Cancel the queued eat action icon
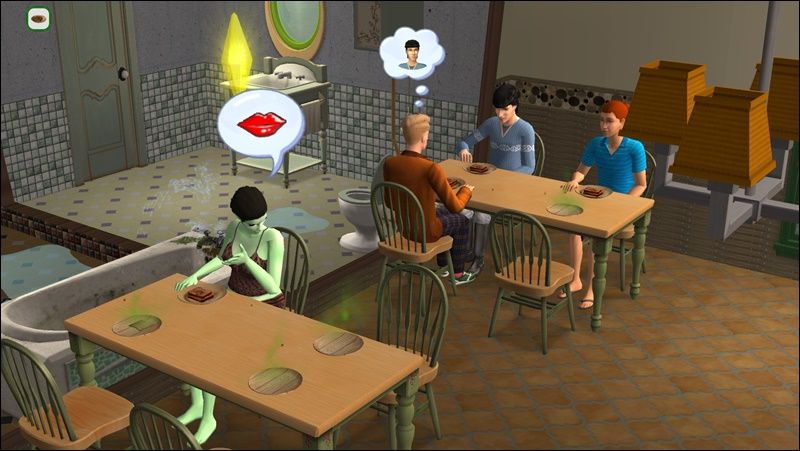Viewport: 800px width, 451px height. 38,18
